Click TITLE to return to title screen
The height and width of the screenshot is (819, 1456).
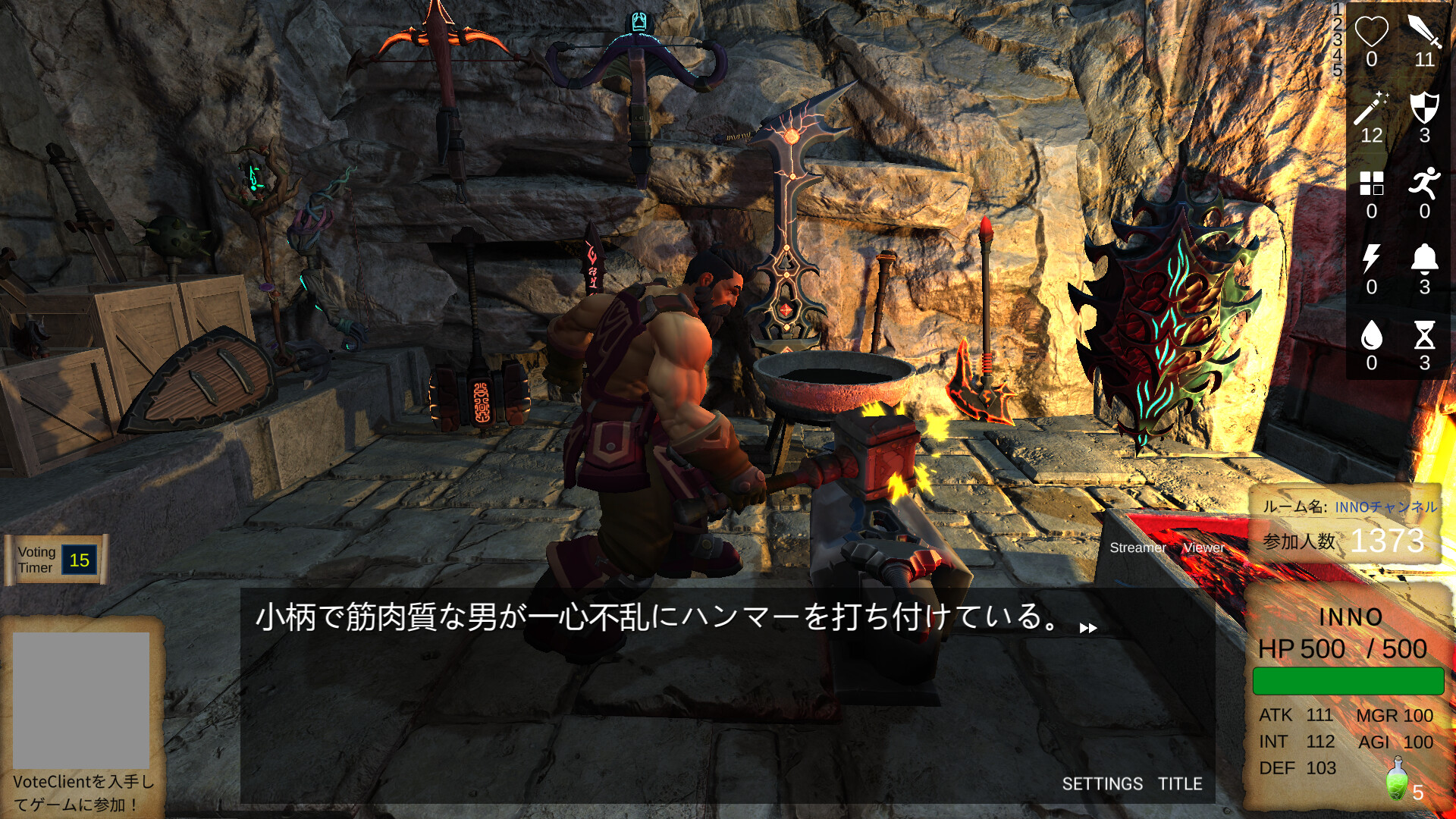(x=1180, y=784)
